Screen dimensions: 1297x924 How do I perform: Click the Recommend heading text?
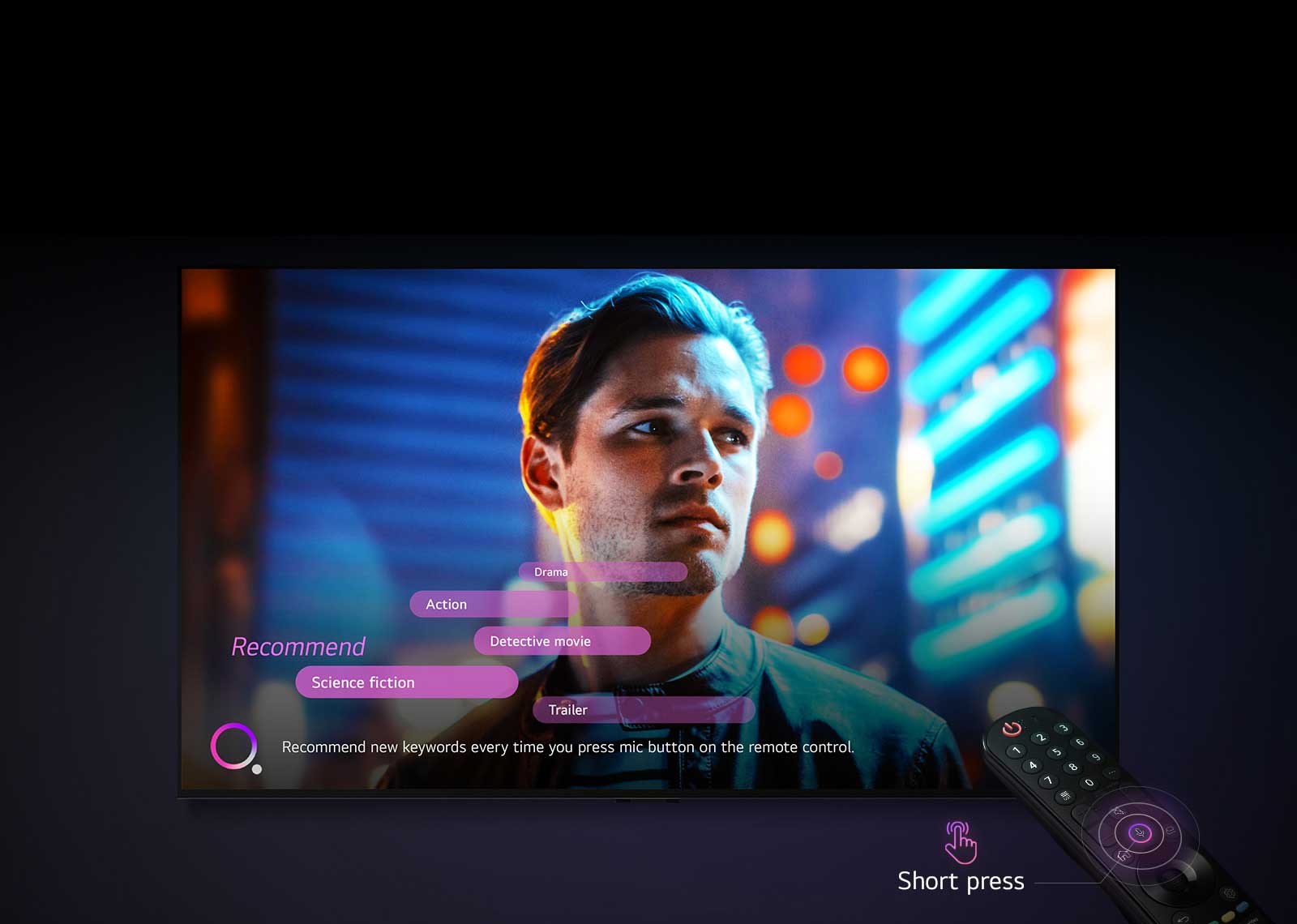(298, 646)
